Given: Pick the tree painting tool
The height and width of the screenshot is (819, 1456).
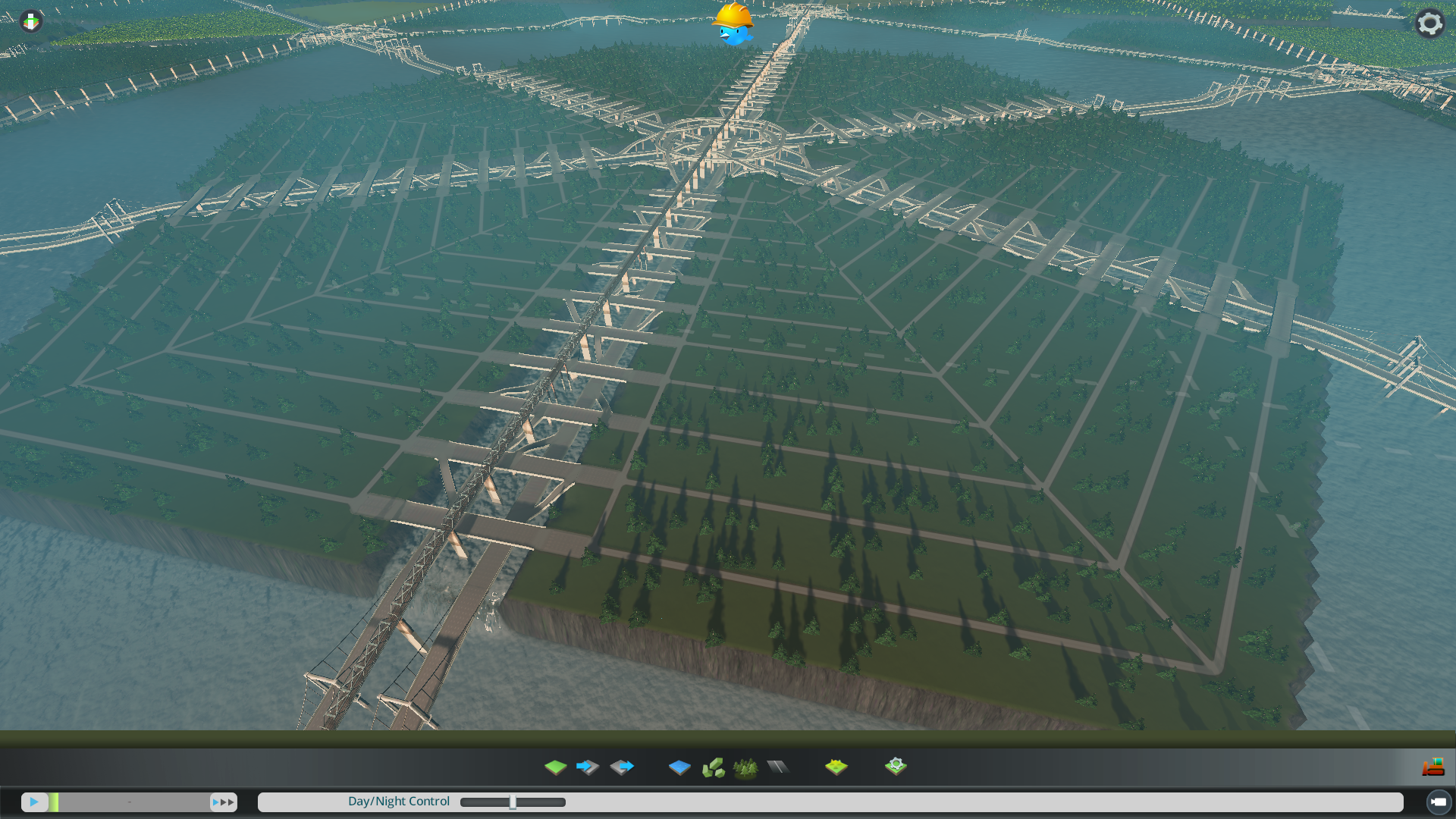Looking at the screenshot, I should click(746, 767).
